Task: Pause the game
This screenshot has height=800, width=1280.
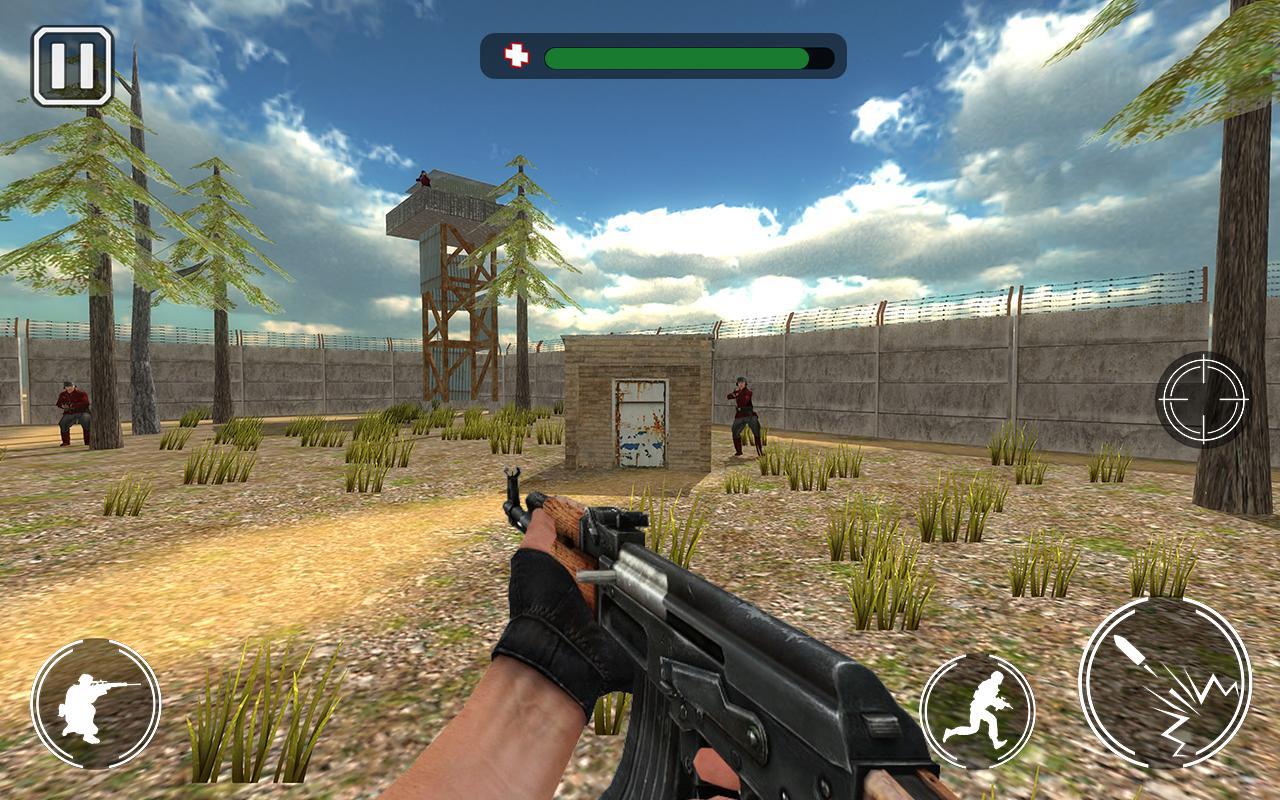Action: (72, 66)
